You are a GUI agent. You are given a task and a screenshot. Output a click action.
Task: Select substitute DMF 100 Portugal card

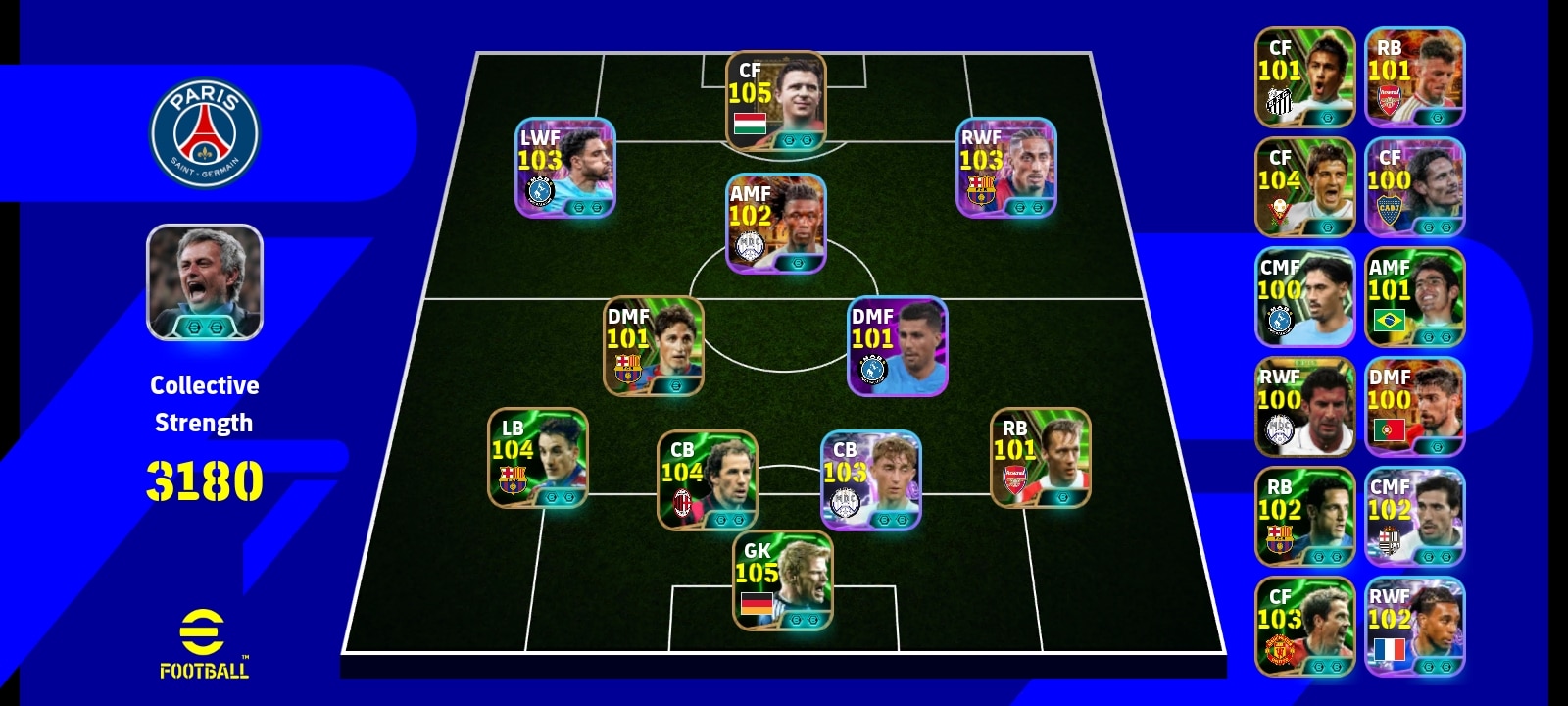tap(1414, 407)
